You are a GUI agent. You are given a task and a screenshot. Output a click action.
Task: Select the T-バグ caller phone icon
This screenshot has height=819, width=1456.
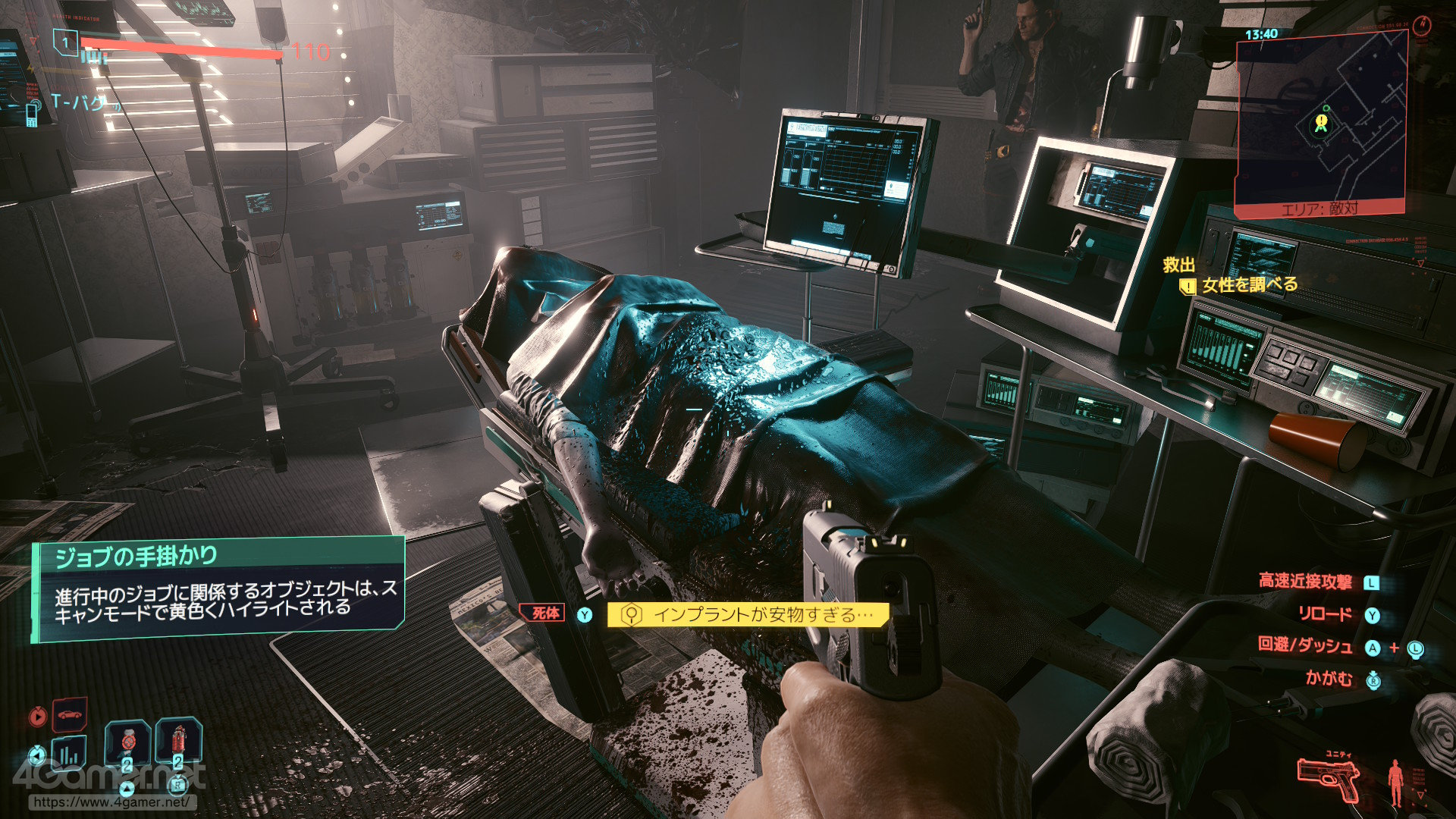(32, 115)
